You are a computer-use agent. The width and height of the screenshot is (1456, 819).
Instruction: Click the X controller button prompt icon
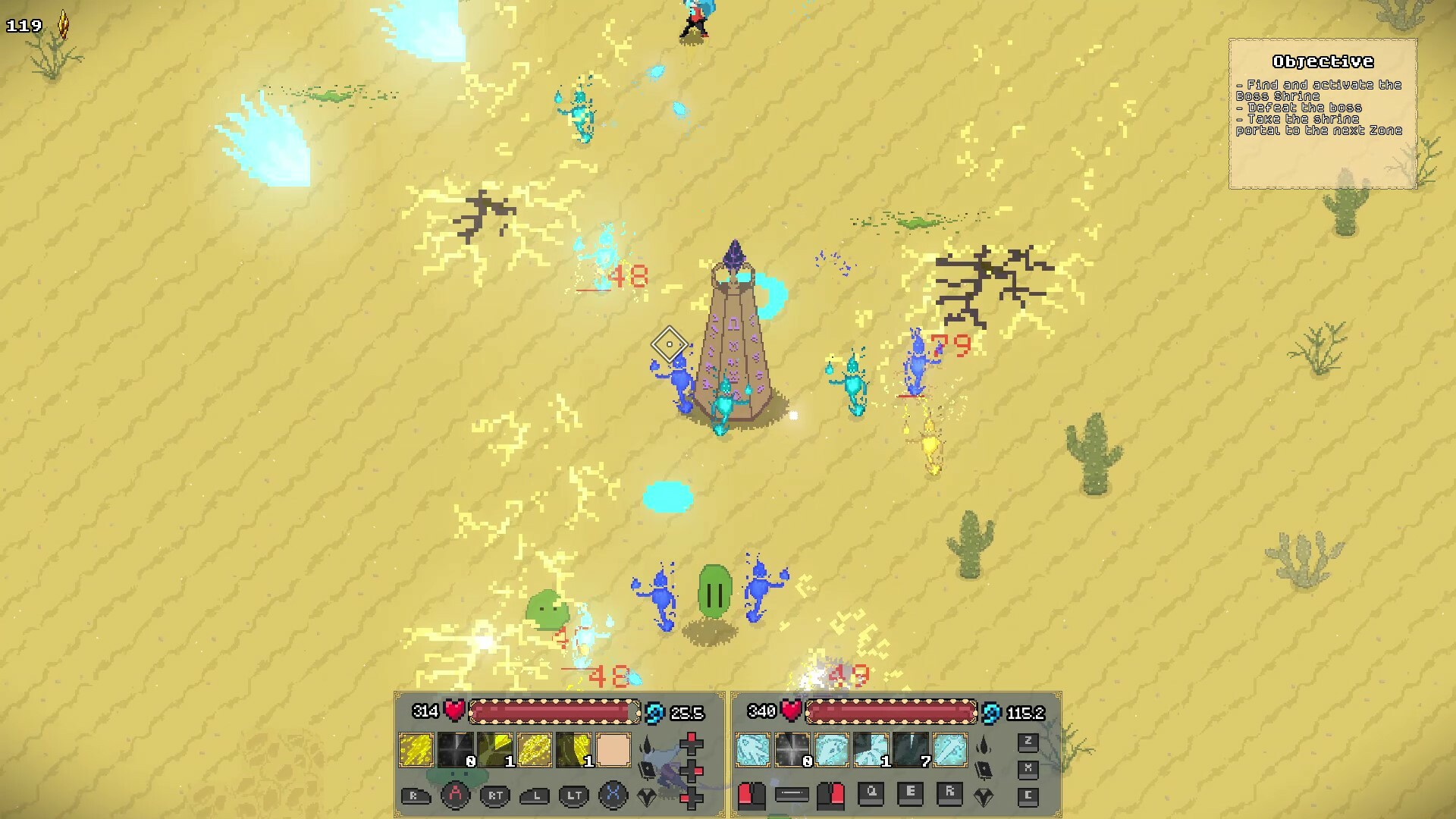pyautogui.click(x=613, y=795)
